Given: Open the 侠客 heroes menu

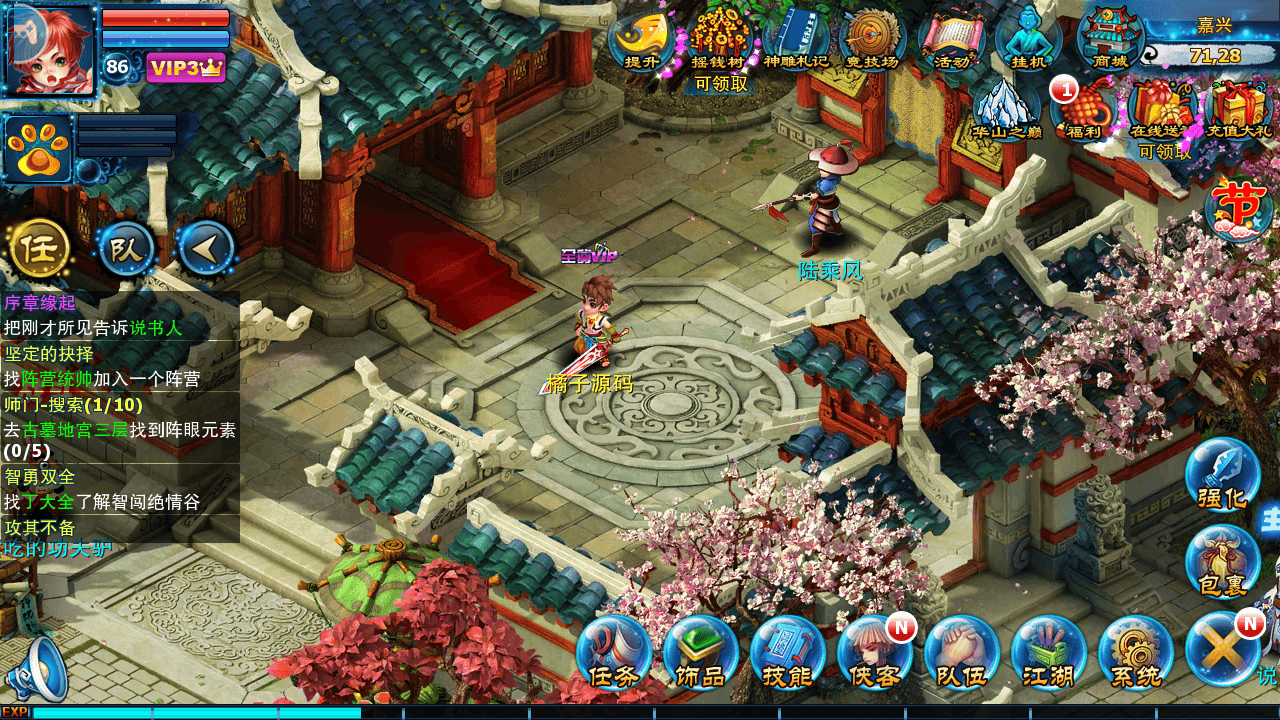Looking at the screenshot, I should tap(874, 652).
